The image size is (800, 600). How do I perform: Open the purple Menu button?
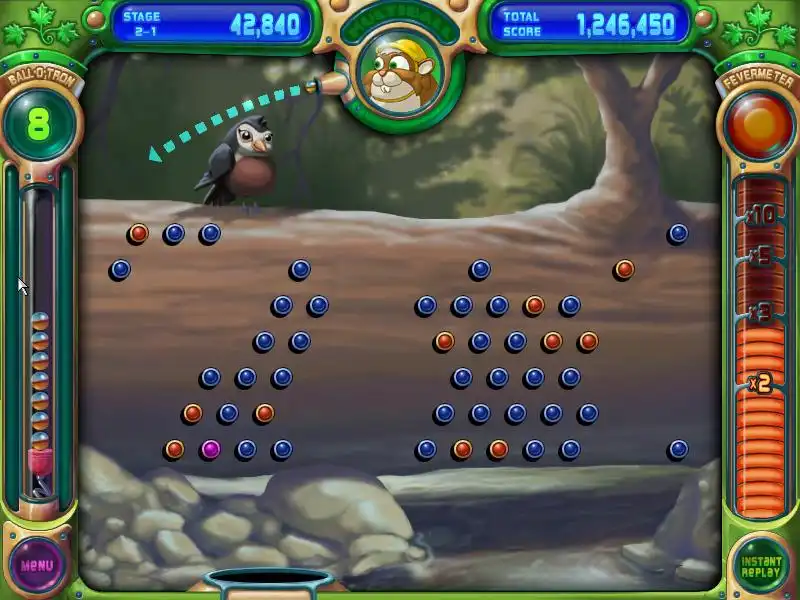(x=37, y=564)
